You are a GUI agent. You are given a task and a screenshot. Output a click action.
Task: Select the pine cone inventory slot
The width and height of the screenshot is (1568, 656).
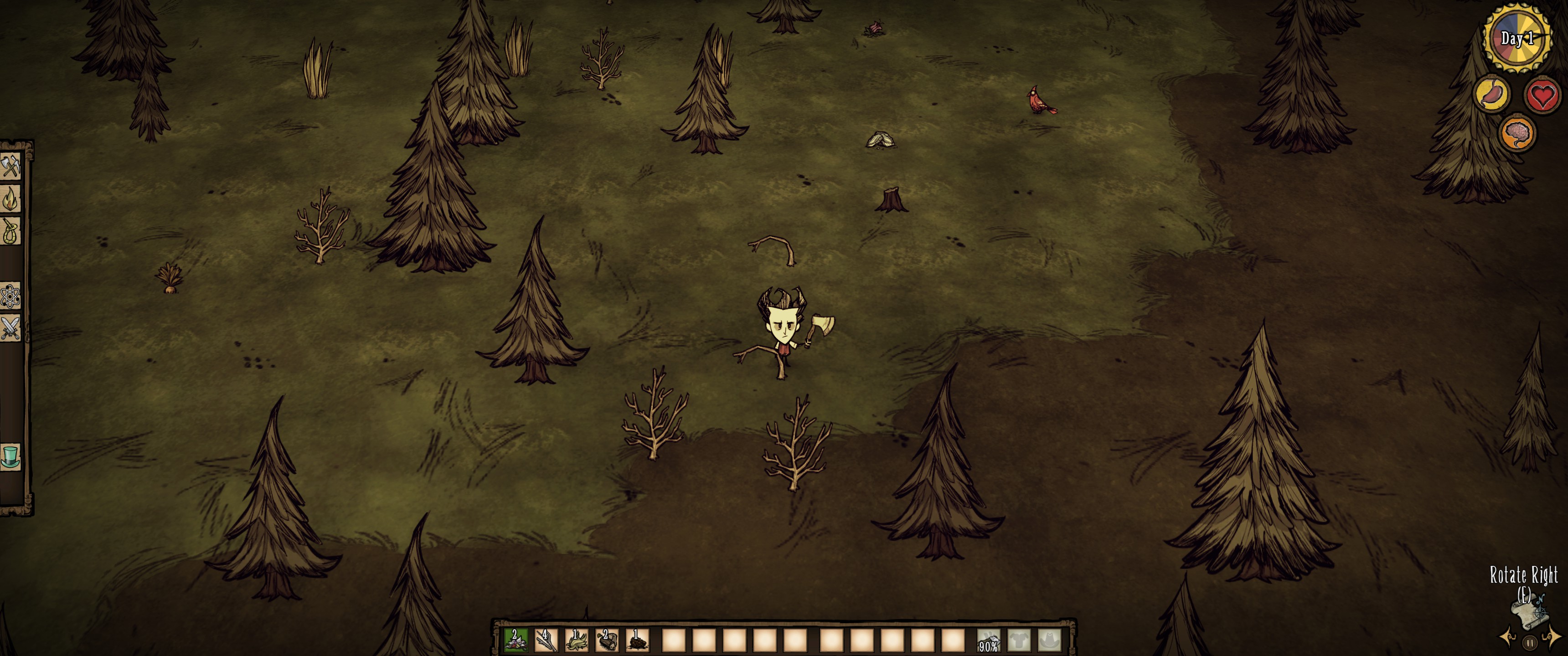click(637, 640)
